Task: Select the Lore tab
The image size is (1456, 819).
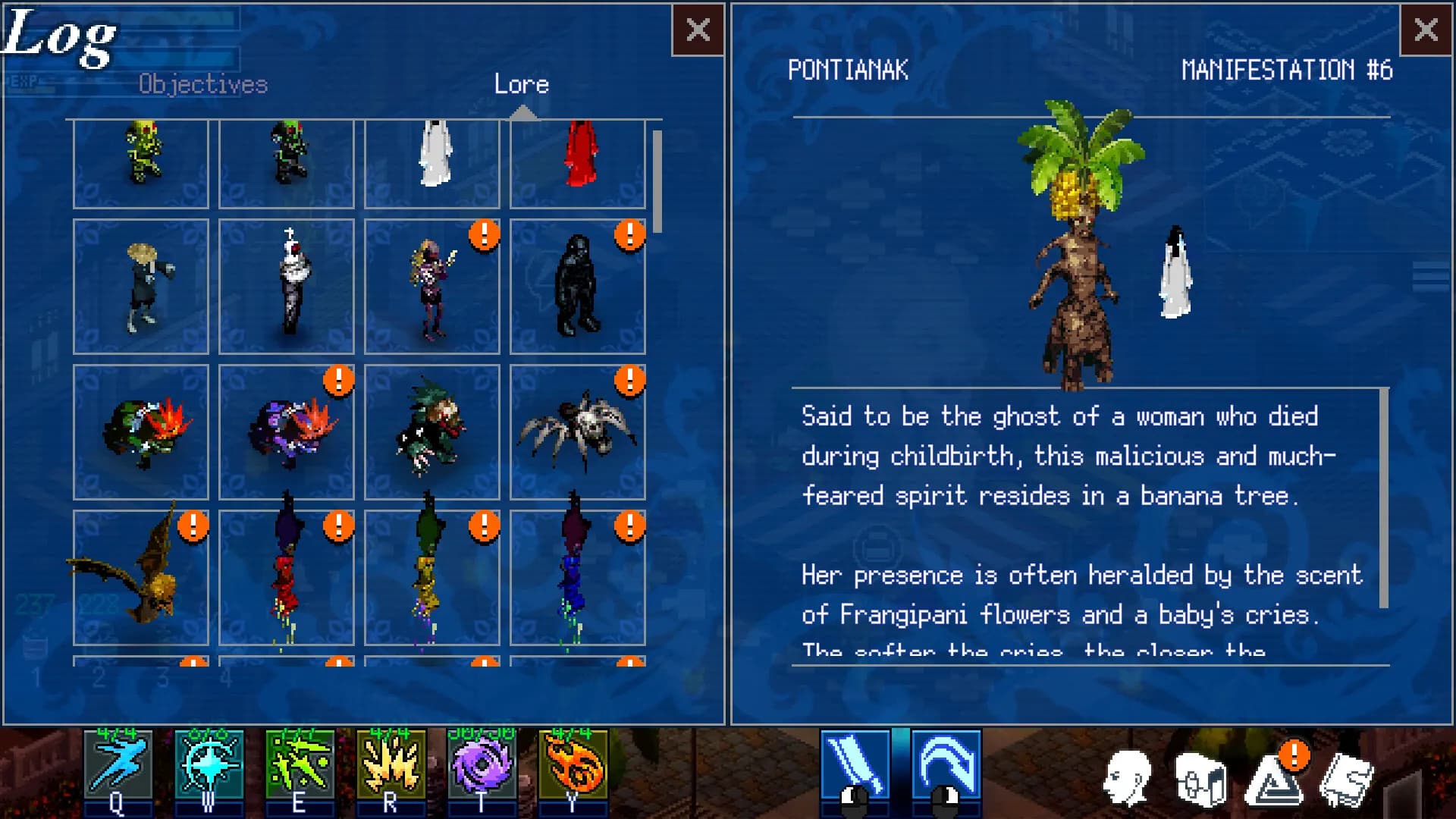Action: coord(522,84)
